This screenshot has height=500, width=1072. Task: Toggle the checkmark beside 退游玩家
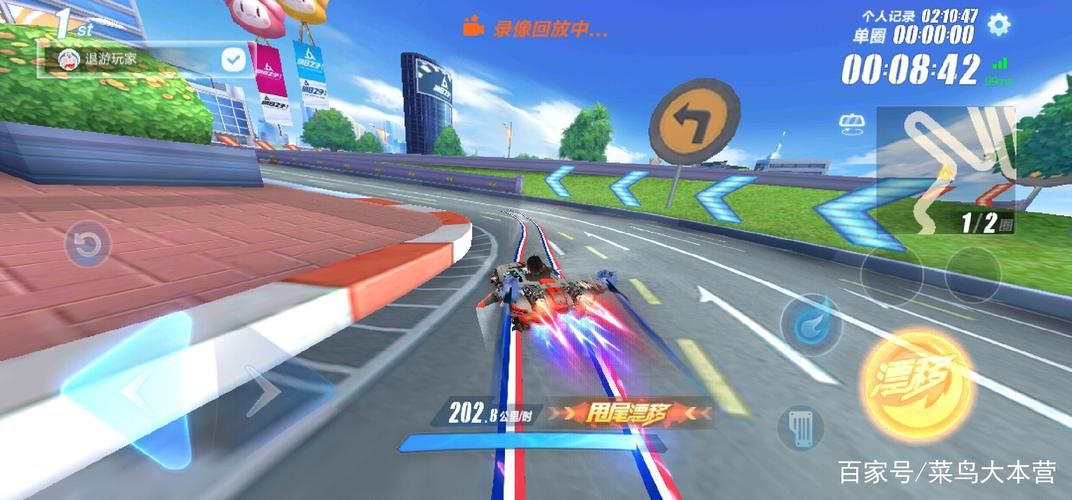(233, 60)
